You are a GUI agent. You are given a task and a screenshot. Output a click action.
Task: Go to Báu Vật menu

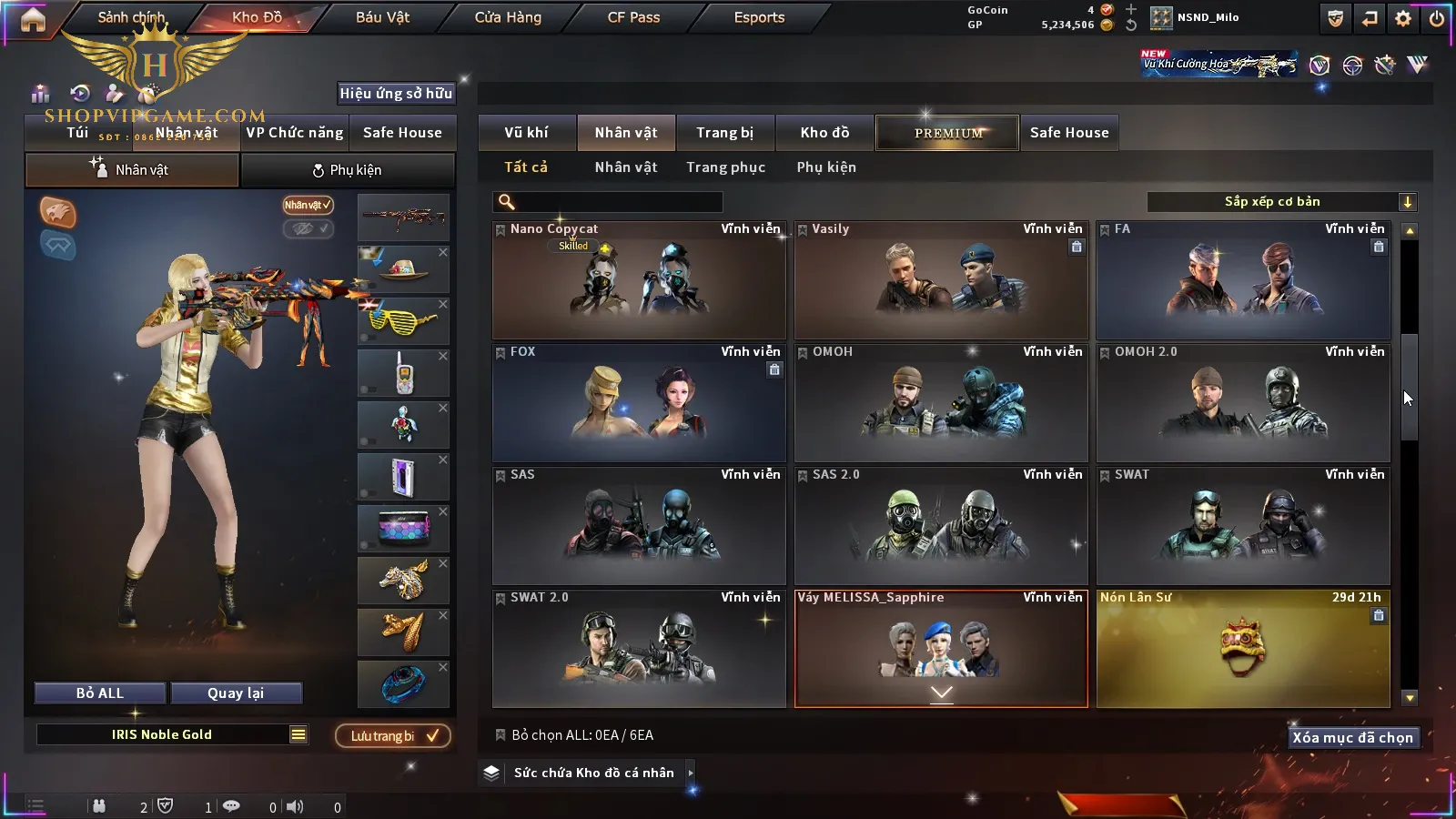point(382,17)
